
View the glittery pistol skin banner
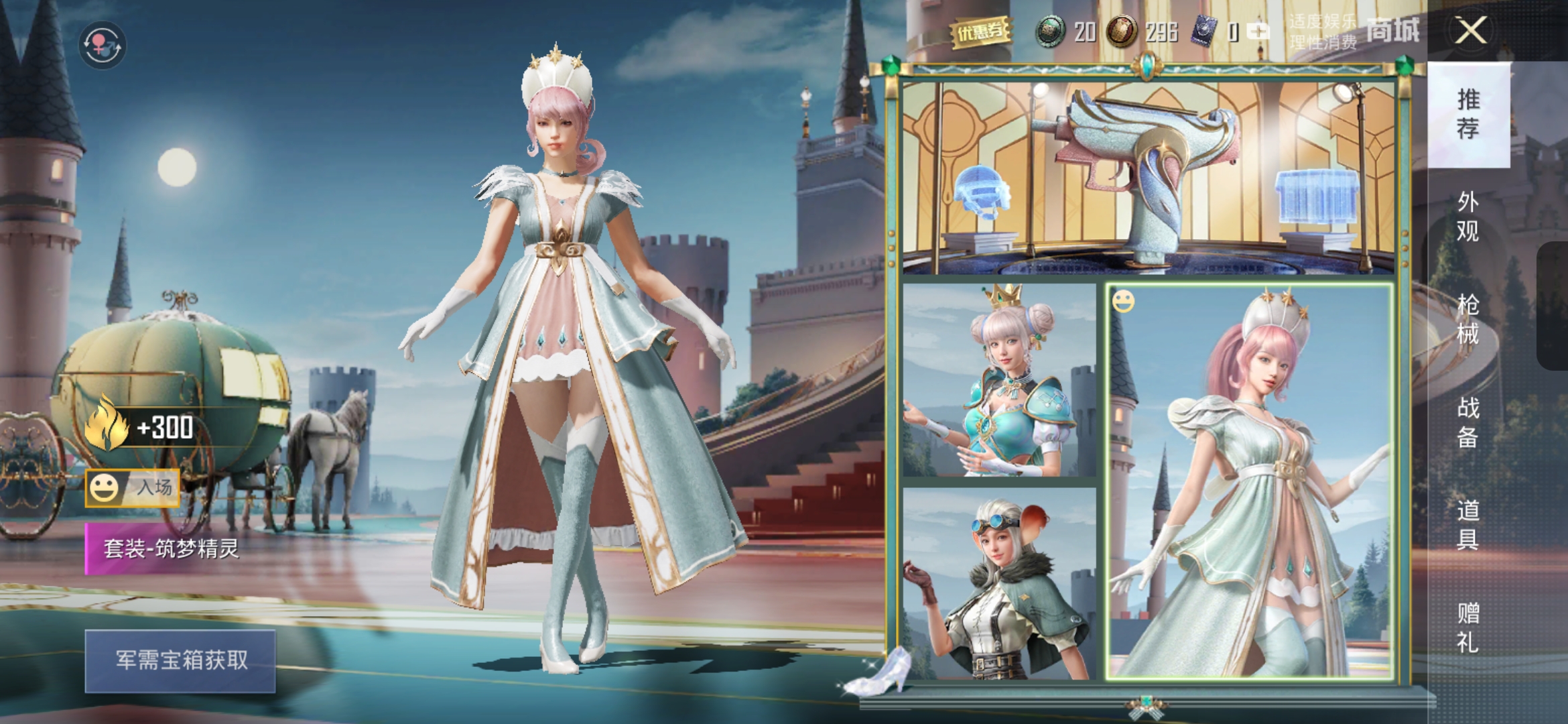(1149, 178)
